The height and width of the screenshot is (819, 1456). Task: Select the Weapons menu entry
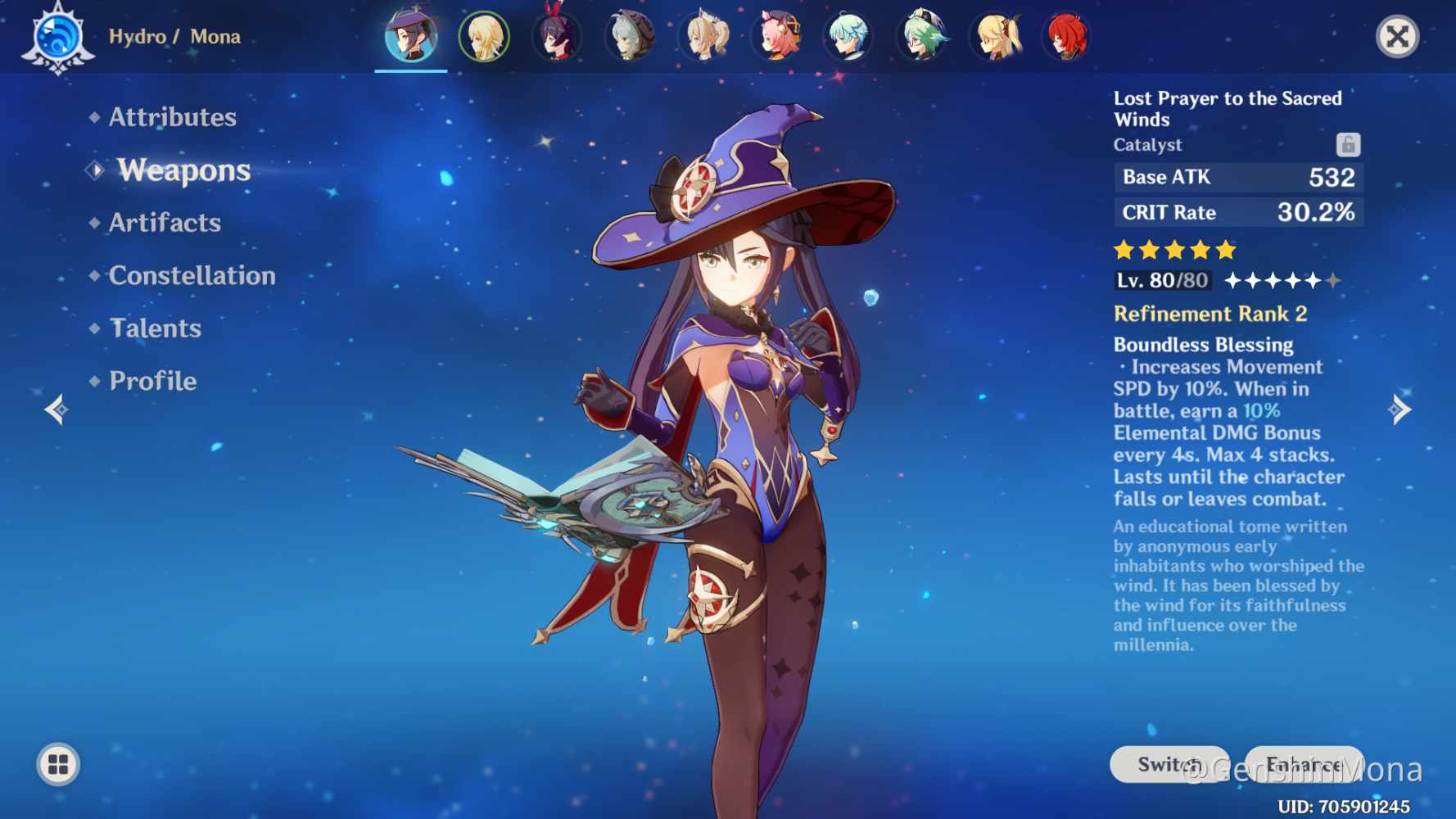pos(183,170)
